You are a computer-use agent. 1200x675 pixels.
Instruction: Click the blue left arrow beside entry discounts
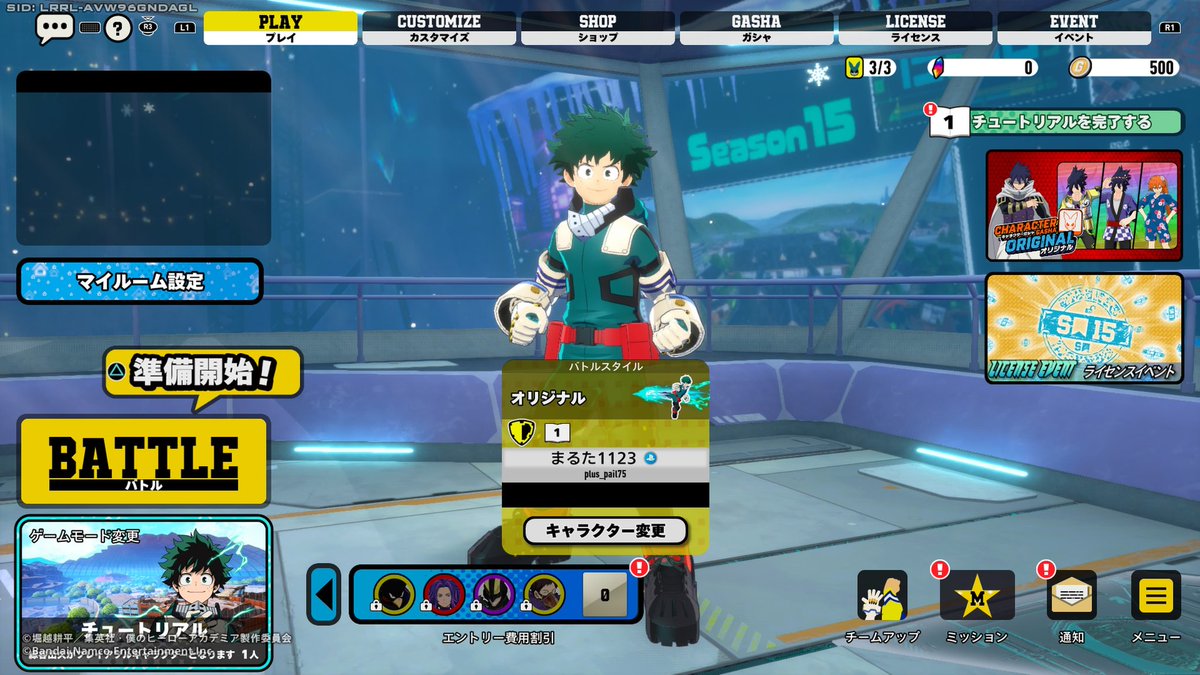tap(323, 594)
